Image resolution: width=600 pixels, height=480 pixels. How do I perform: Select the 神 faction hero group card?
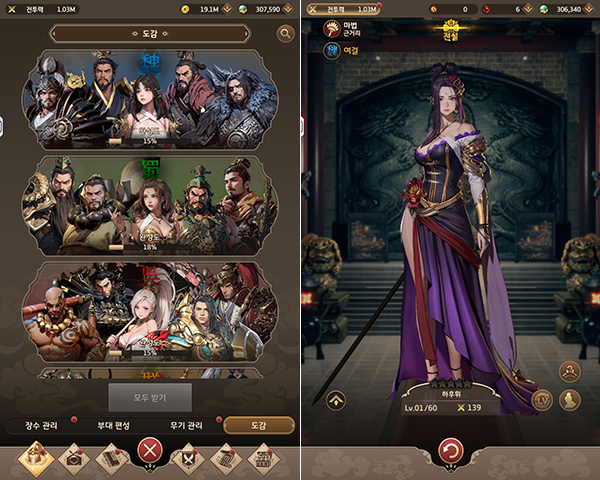click(149, 98)
